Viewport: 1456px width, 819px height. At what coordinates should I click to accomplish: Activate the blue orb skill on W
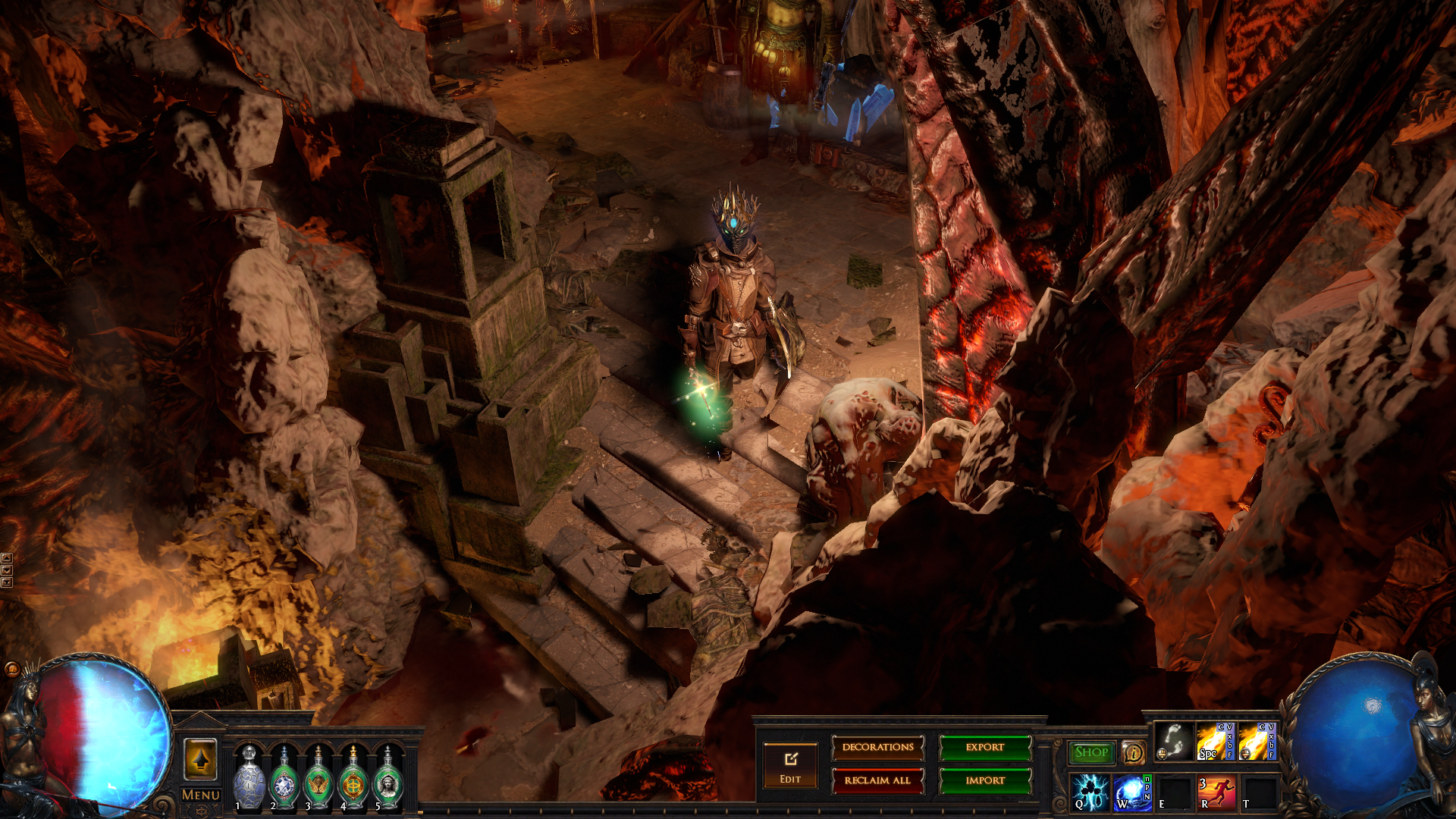tap(1132, 792)
